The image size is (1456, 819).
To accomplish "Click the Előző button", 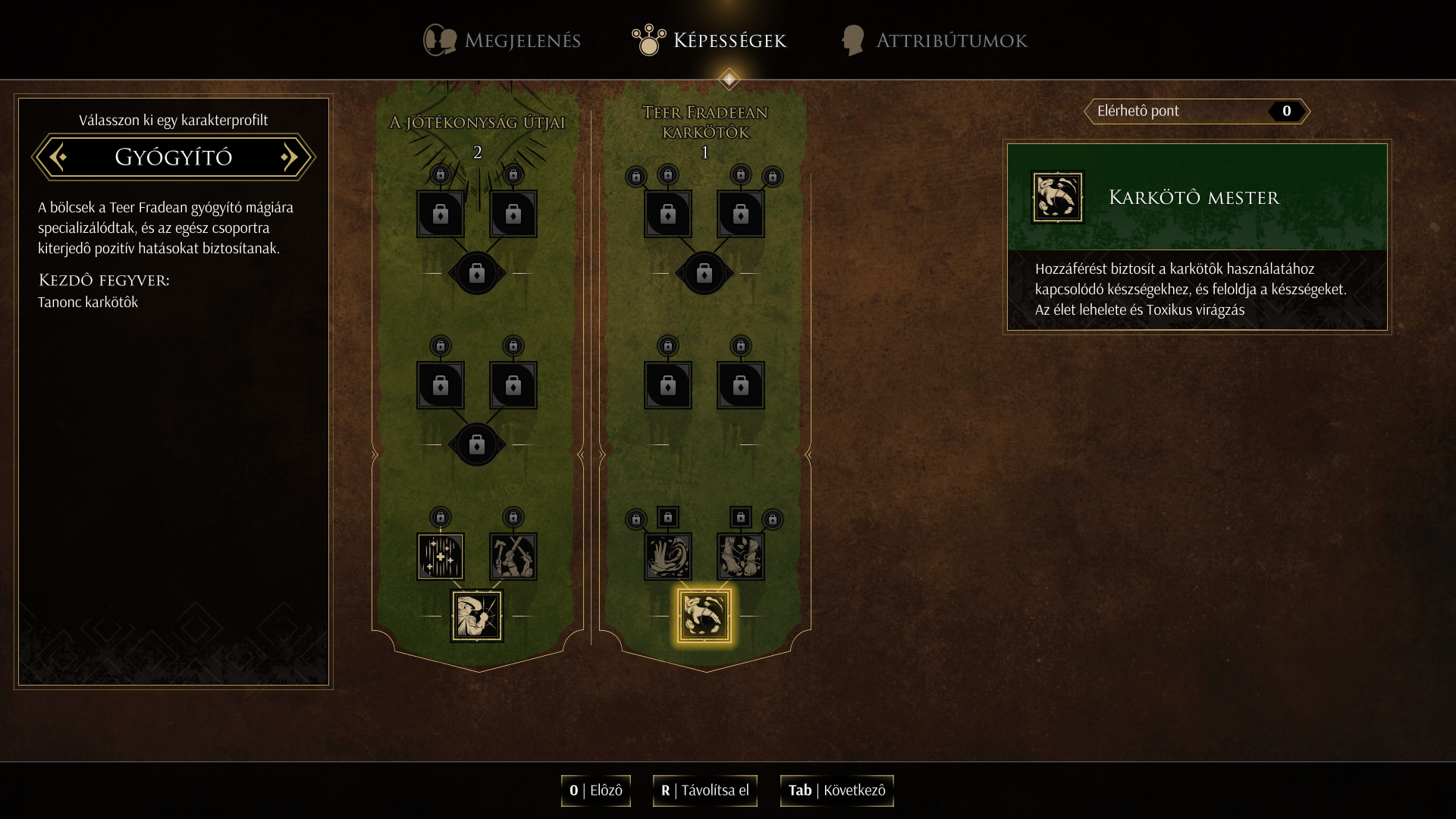I will coord(596,790).
